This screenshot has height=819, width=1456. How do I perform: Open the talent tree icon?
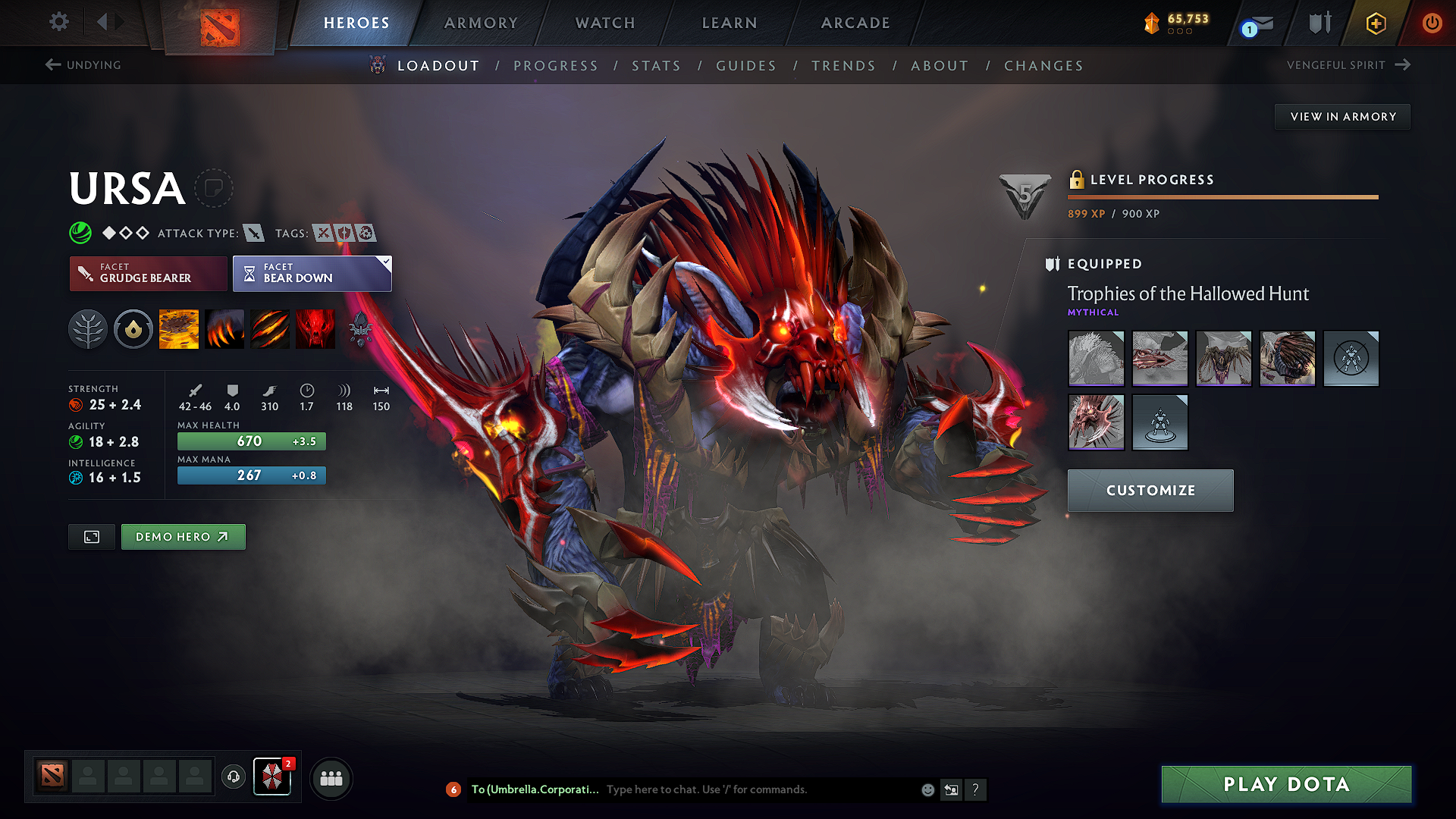[x=88, y=328]
